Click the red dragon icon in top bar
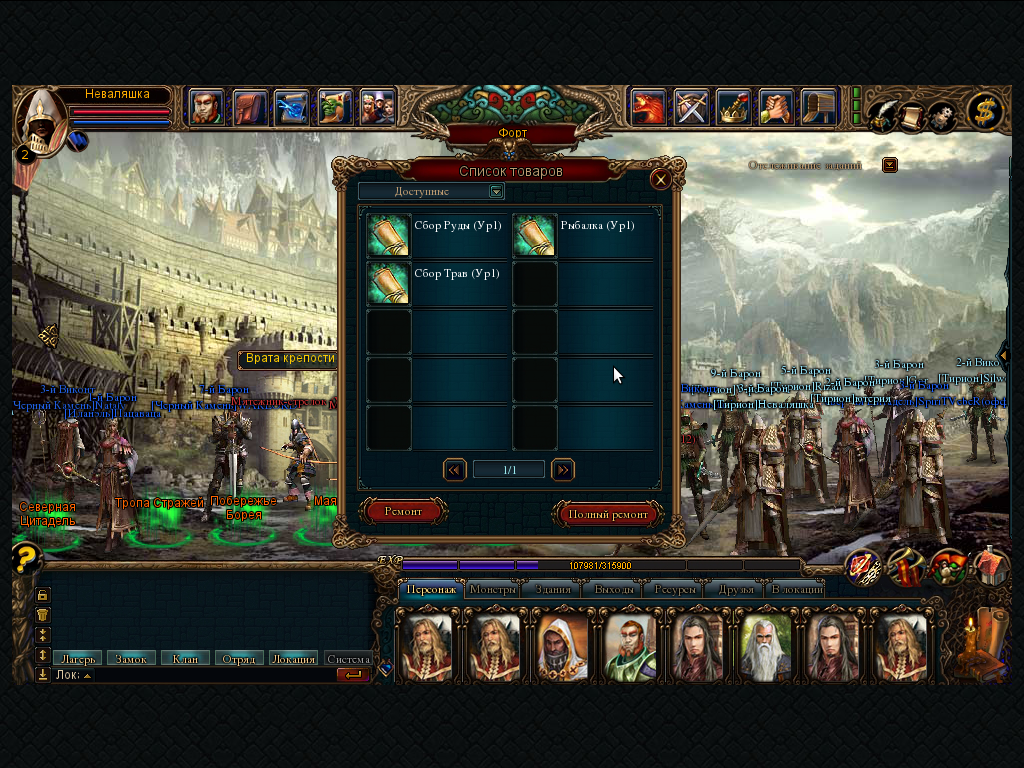The width and height of the screenshot is (1024, 768). [x=648, y=106]
